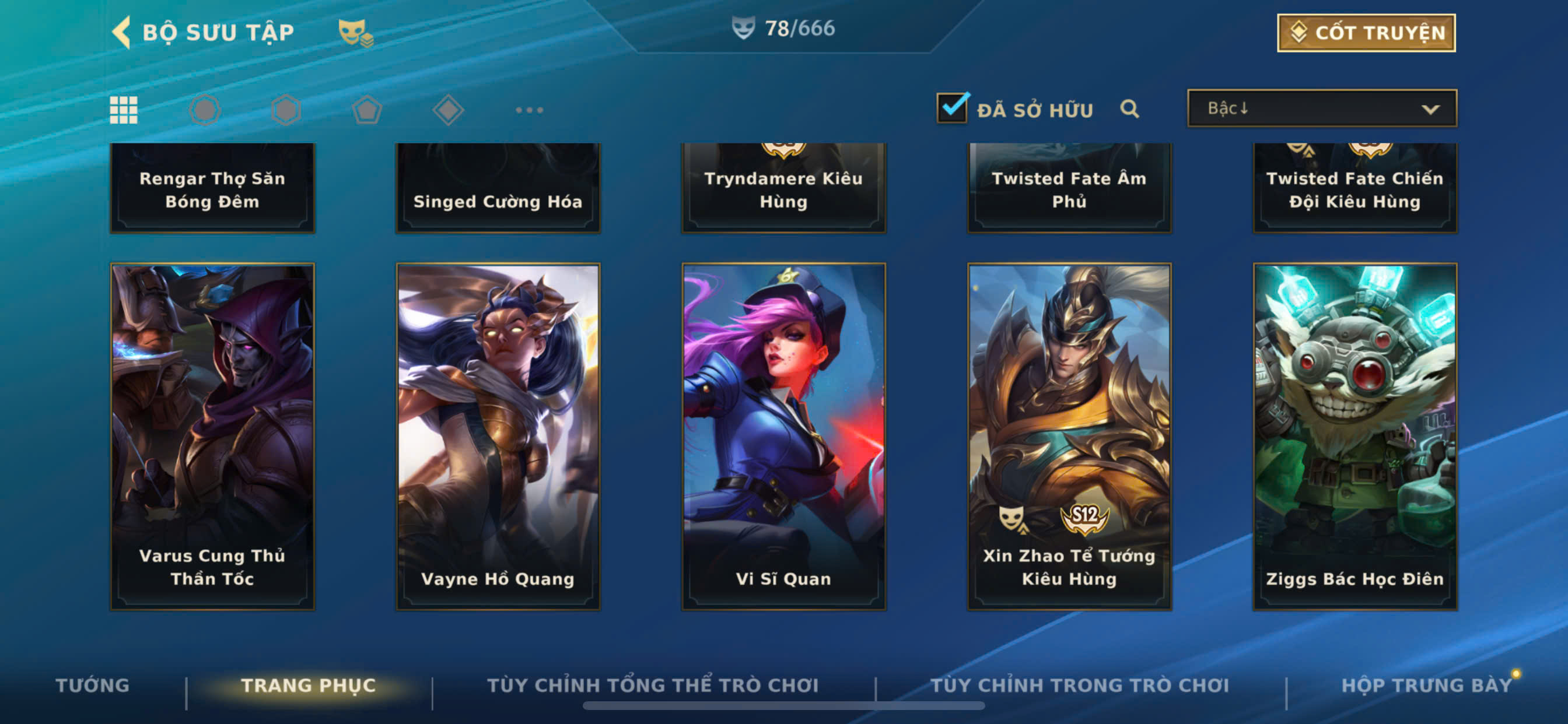Open the Cốt Truyện button

pos(1366,33)
